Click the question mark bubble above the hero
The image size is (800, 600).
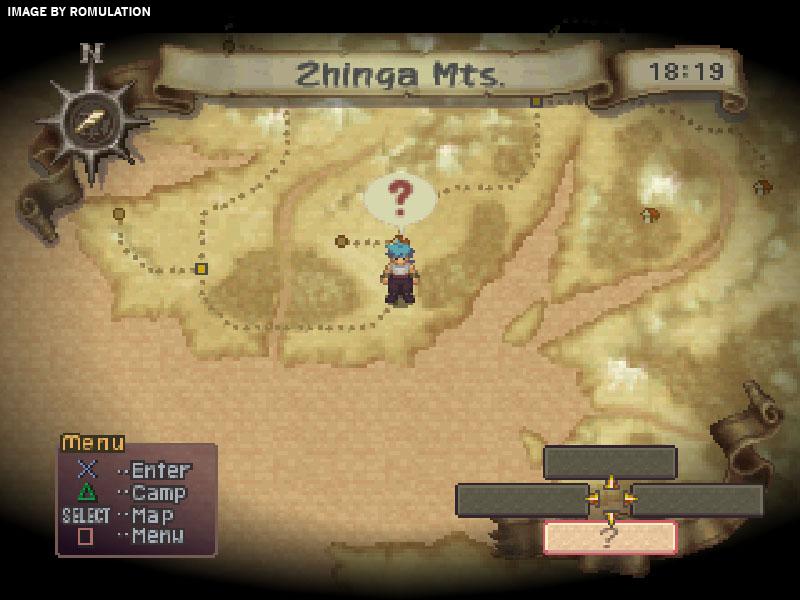400,198
